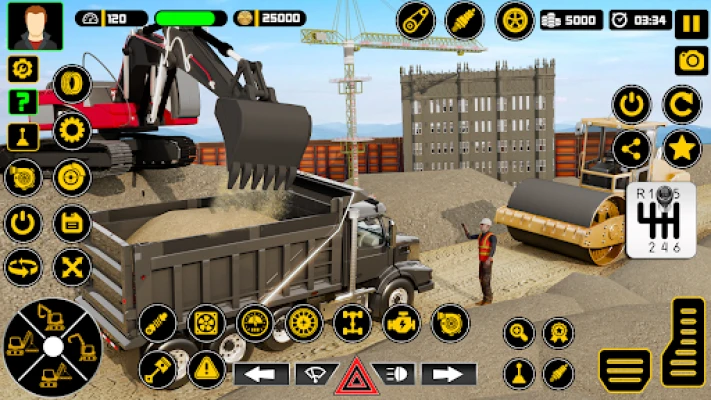Open the green question mark help
Image resolution: width=711 pixels, height=400 pixels.
pos(23,102)
